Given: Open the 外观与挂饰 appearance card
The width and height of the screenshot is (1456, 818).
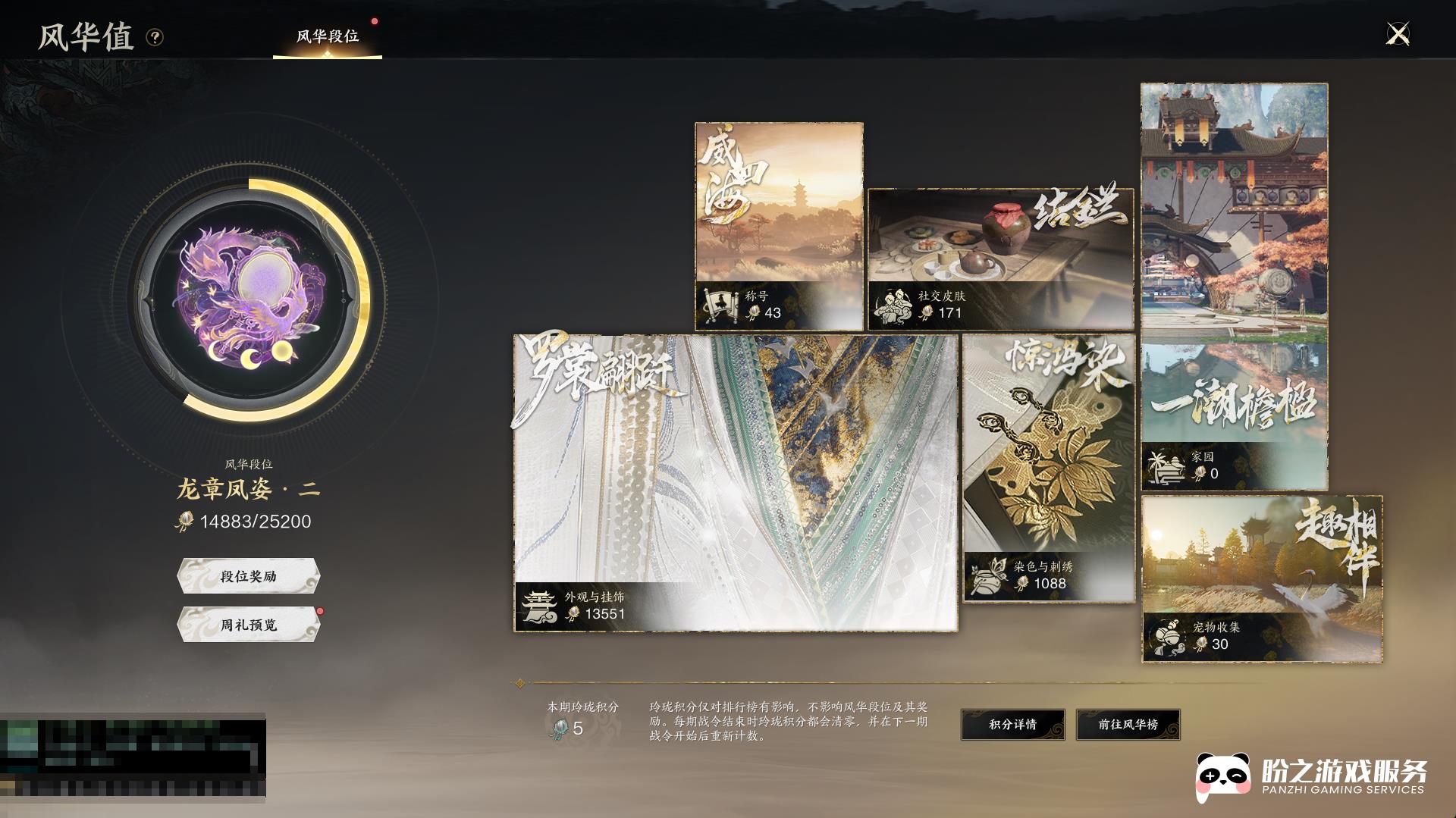Looking at the screenshot, I should tap(735, 483).
